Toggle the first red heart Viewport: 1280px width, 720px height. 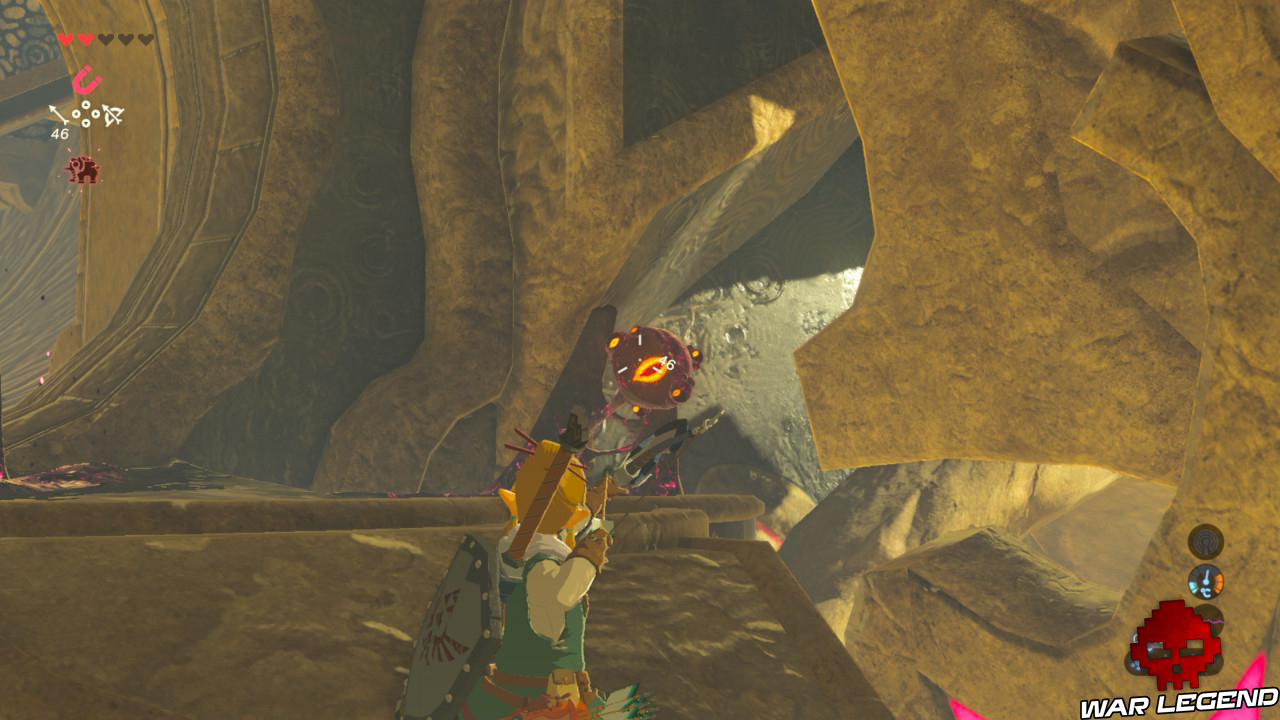click(66, 38)
